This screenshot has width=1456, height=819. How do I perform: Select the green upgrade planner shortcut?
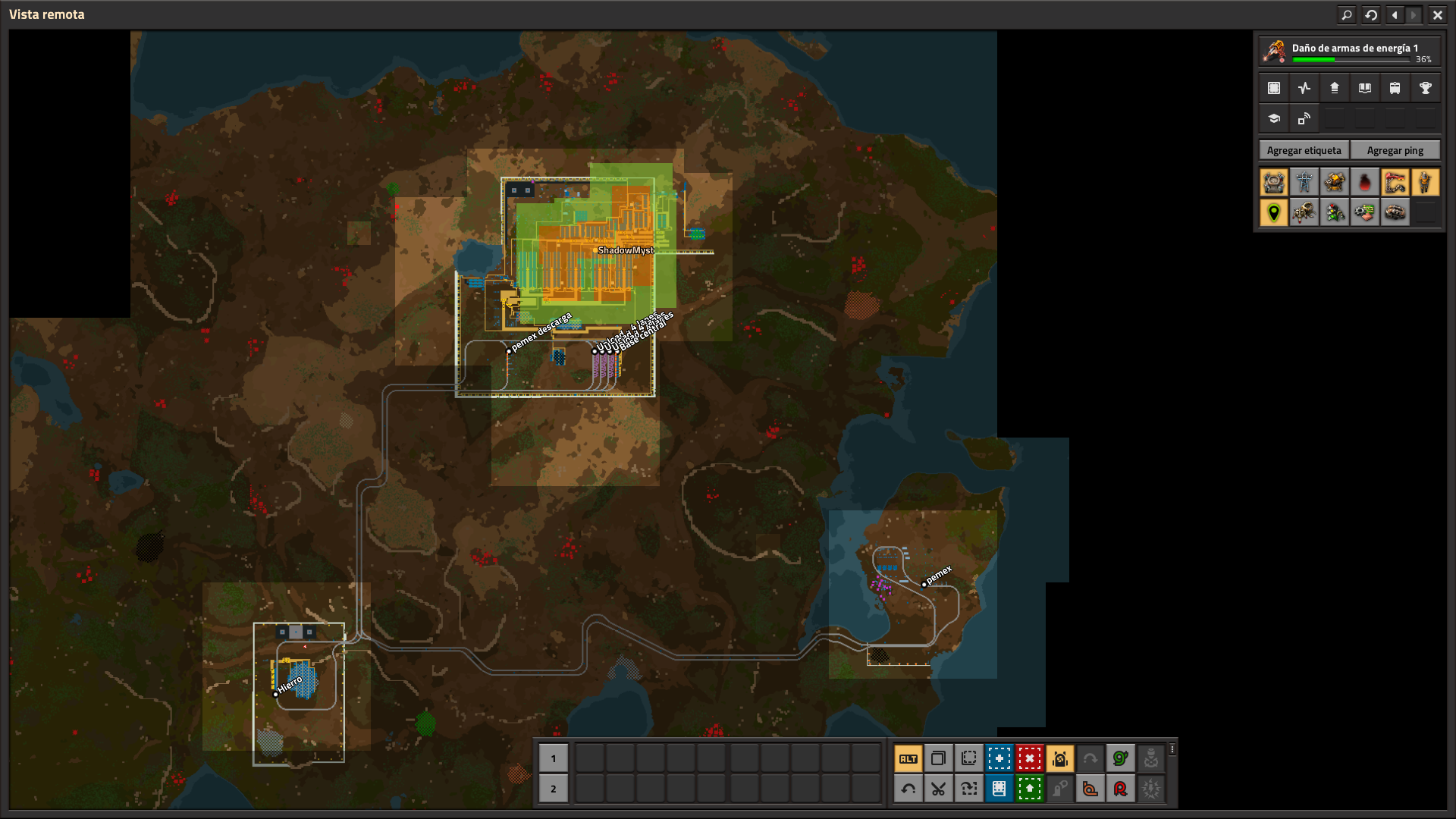(1030, 789)
